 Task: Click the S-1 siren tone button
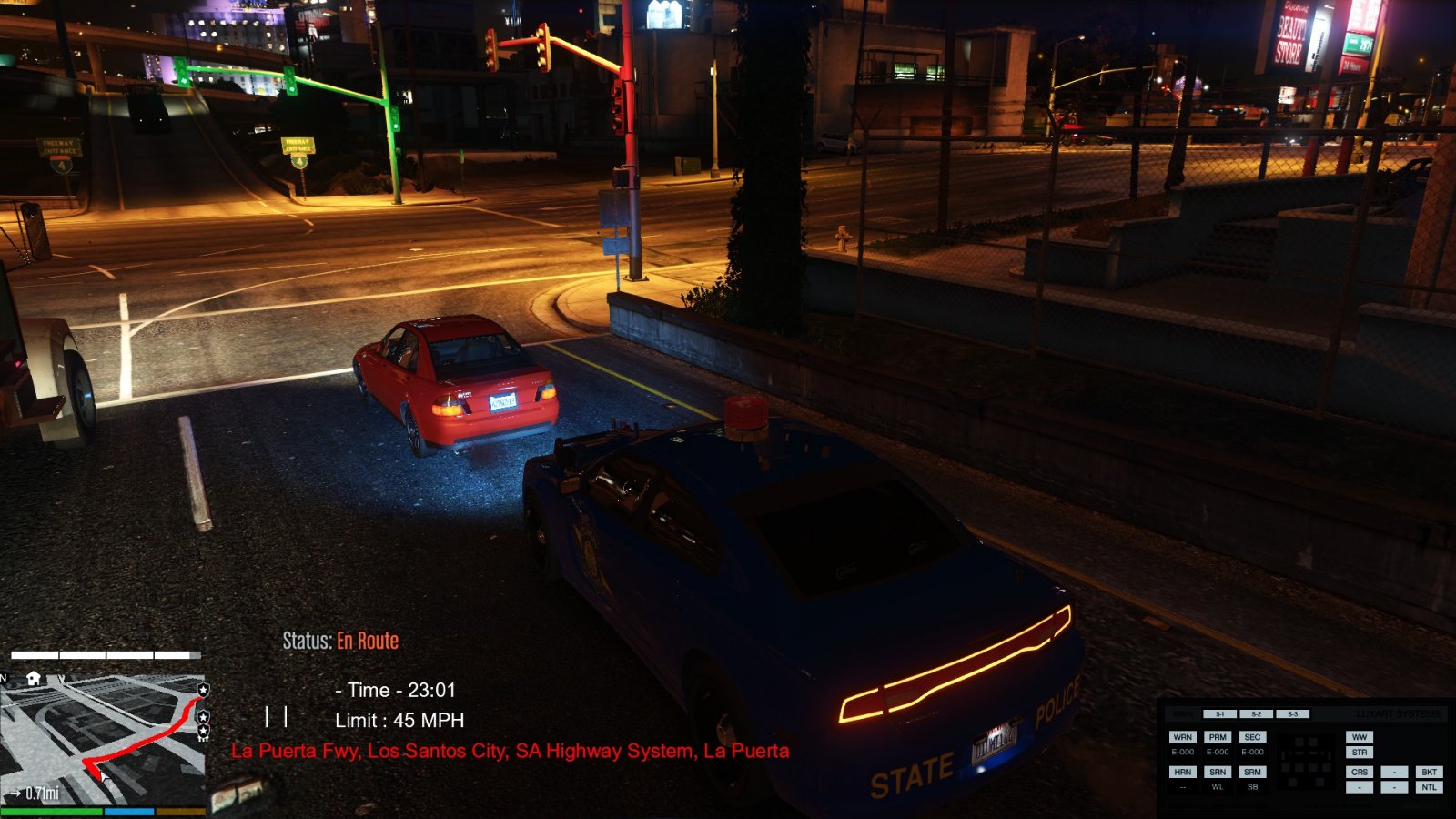click(1220, 714)
